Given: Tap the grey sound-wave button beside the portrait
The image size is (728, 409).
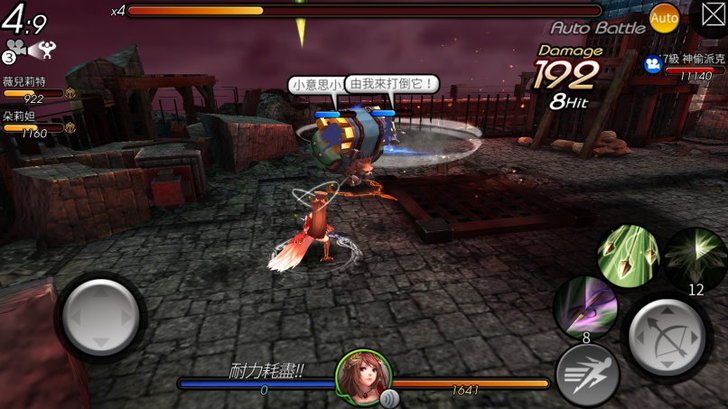Looking at the screenshot, I should click(390, 397).
